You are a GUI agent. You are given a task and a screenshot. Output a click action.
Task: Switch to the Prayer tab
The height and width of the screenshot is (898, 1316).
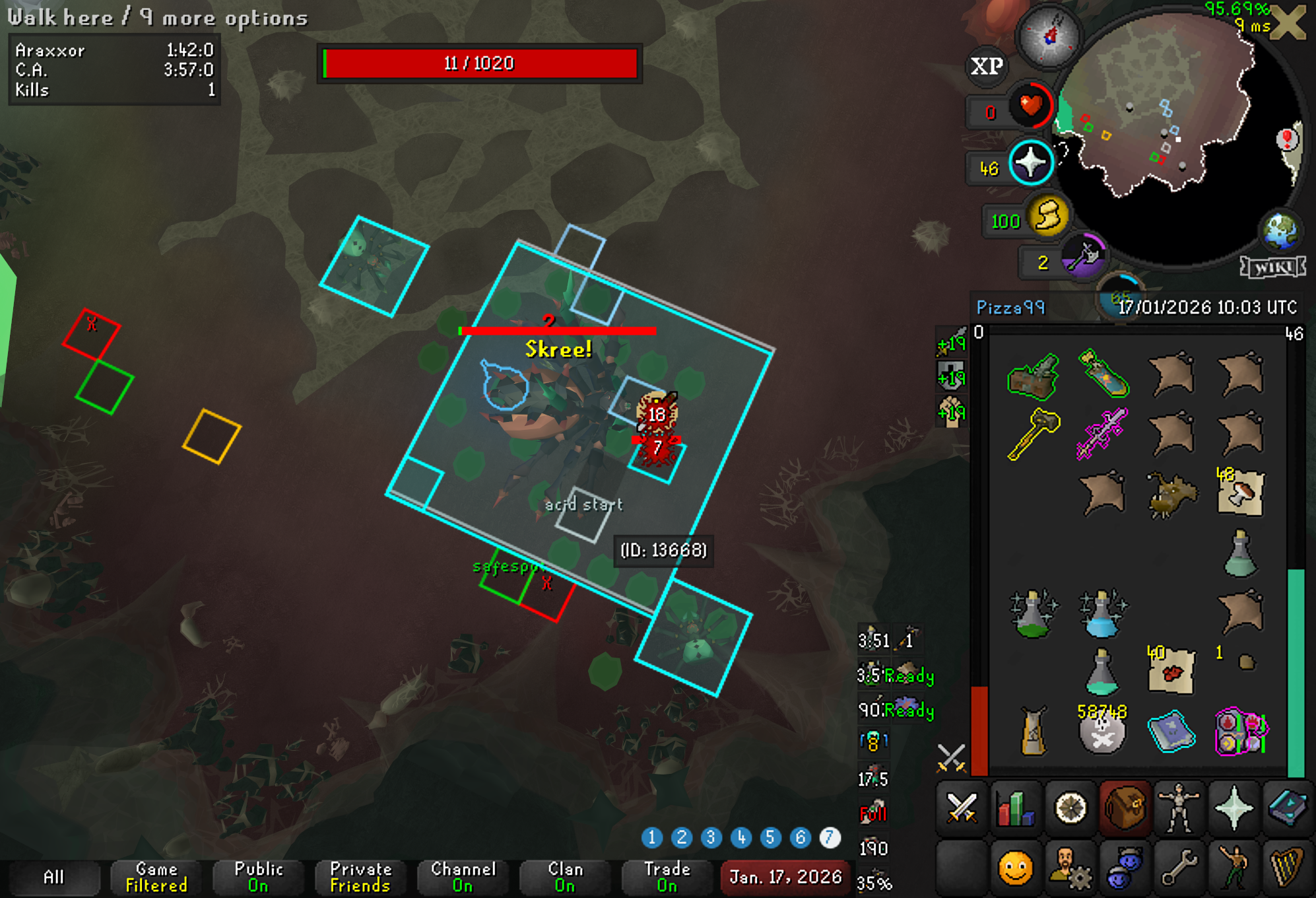coord(1234,808)
